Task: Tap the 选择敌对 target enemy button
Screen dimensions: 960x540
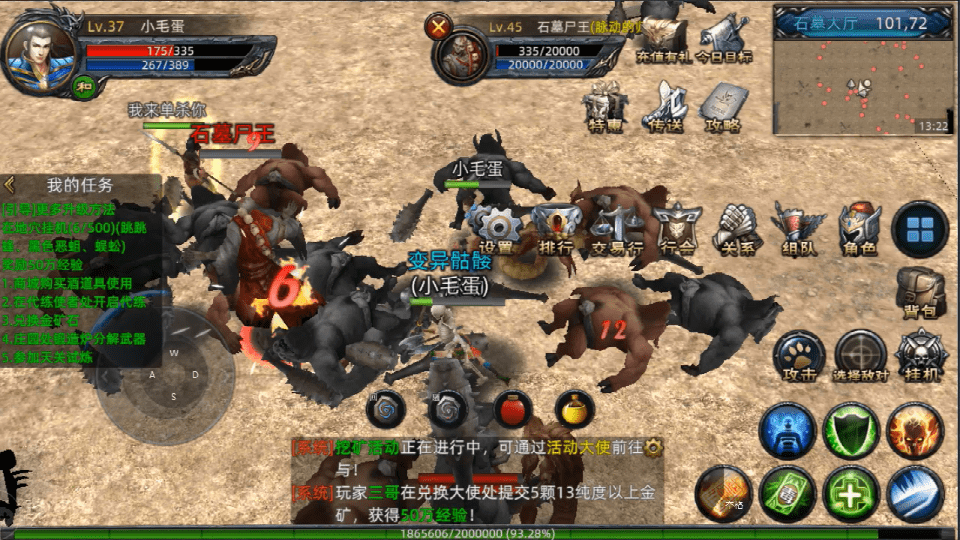Action: coord(860,356)
